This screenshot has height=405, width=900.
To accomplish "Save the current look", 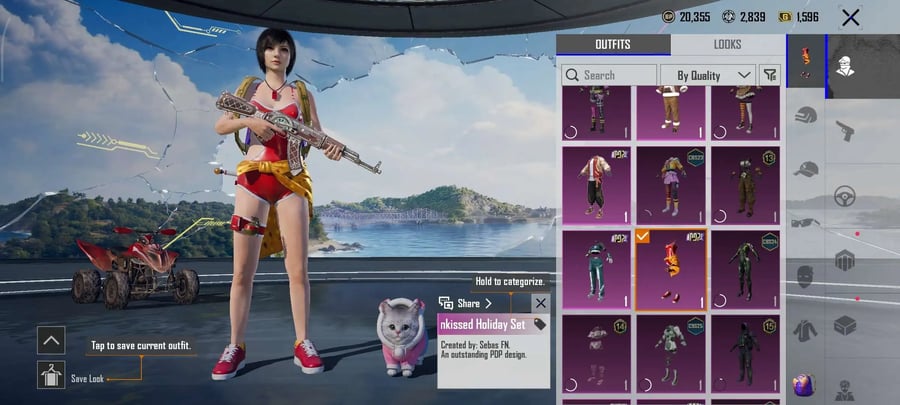I will pos(51,375).
